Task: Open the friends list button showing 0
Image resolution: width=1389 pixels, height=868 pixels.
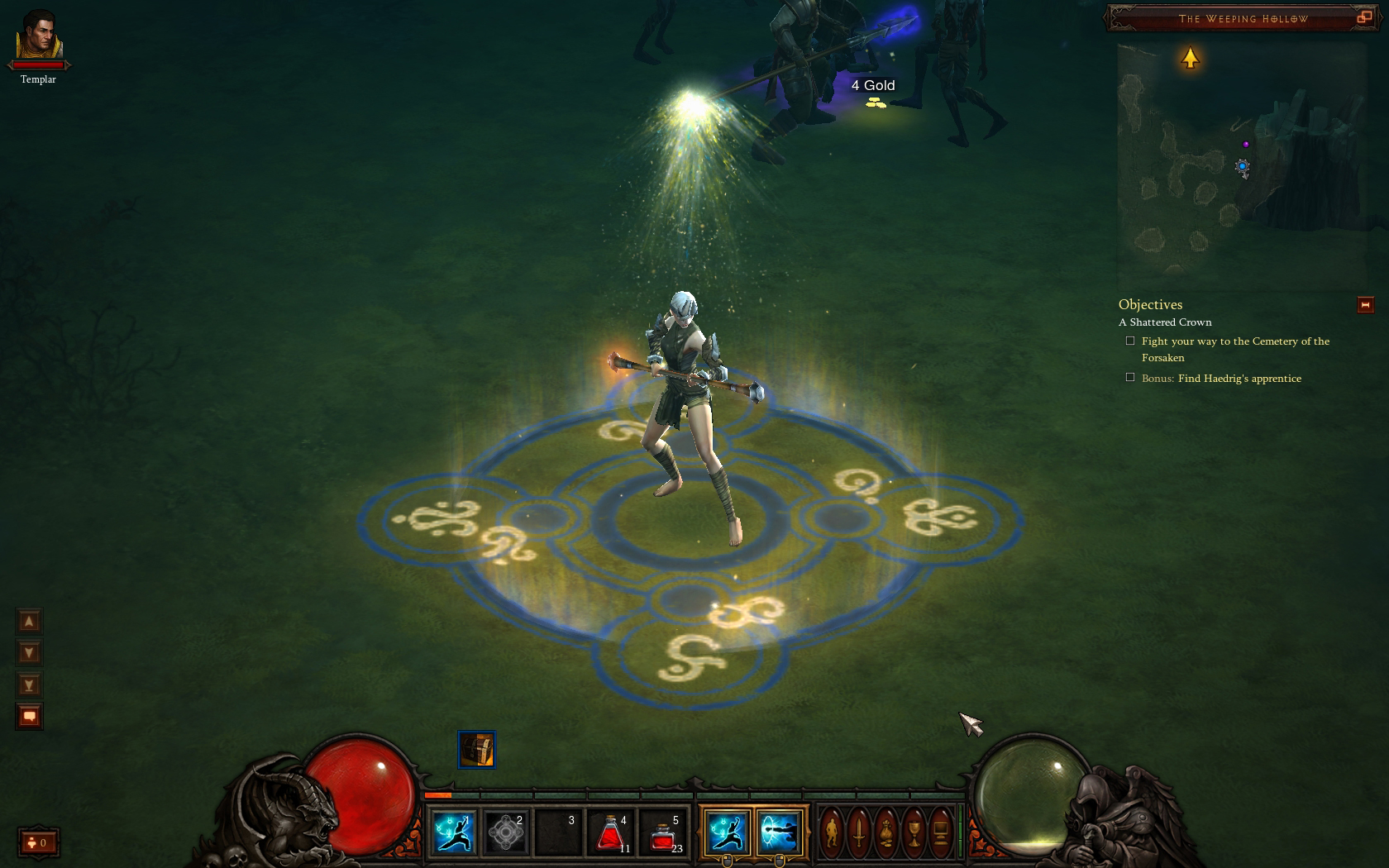Action: (x=38, y=842)
